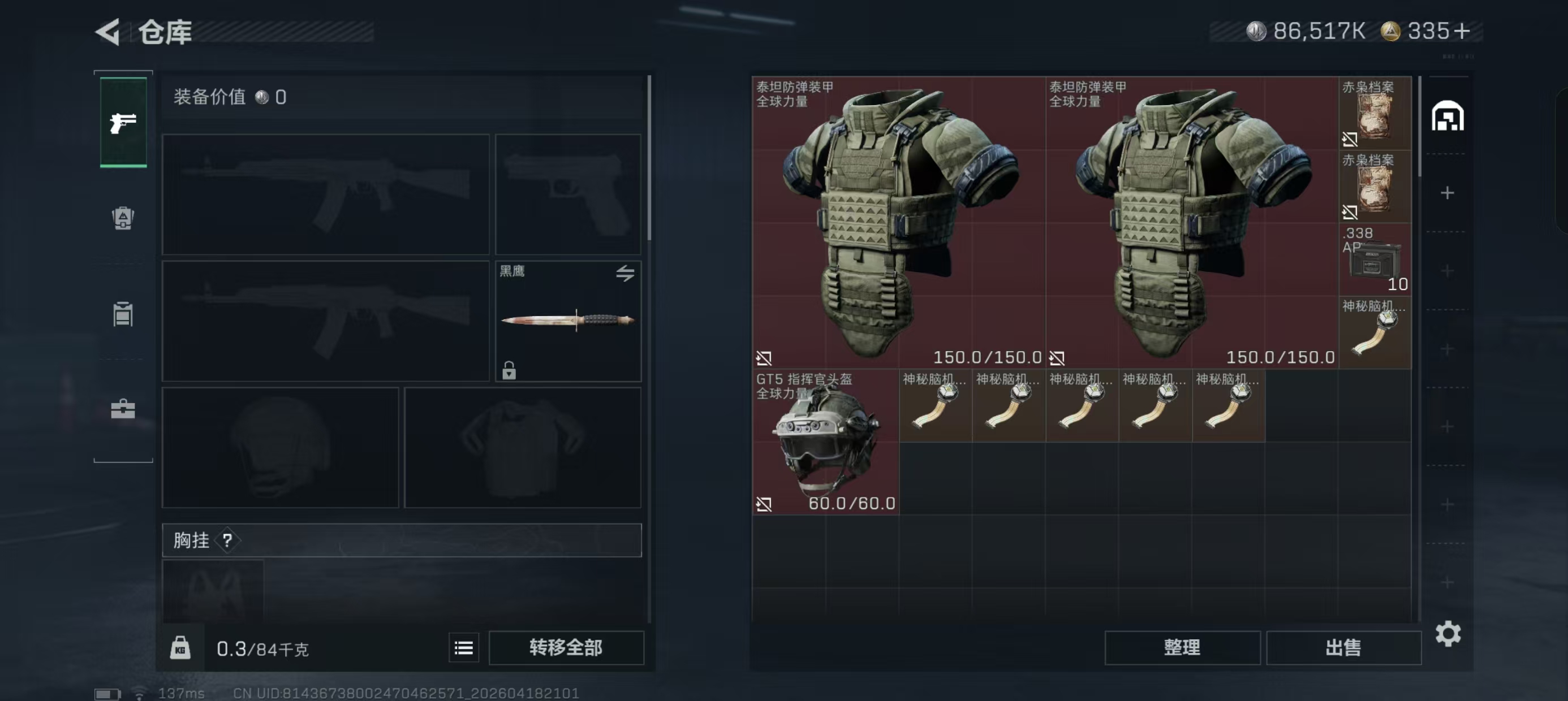Click the swap arrows on the knife slot
The width and height of the screenshot is (1568, 701).
(624, 273)
